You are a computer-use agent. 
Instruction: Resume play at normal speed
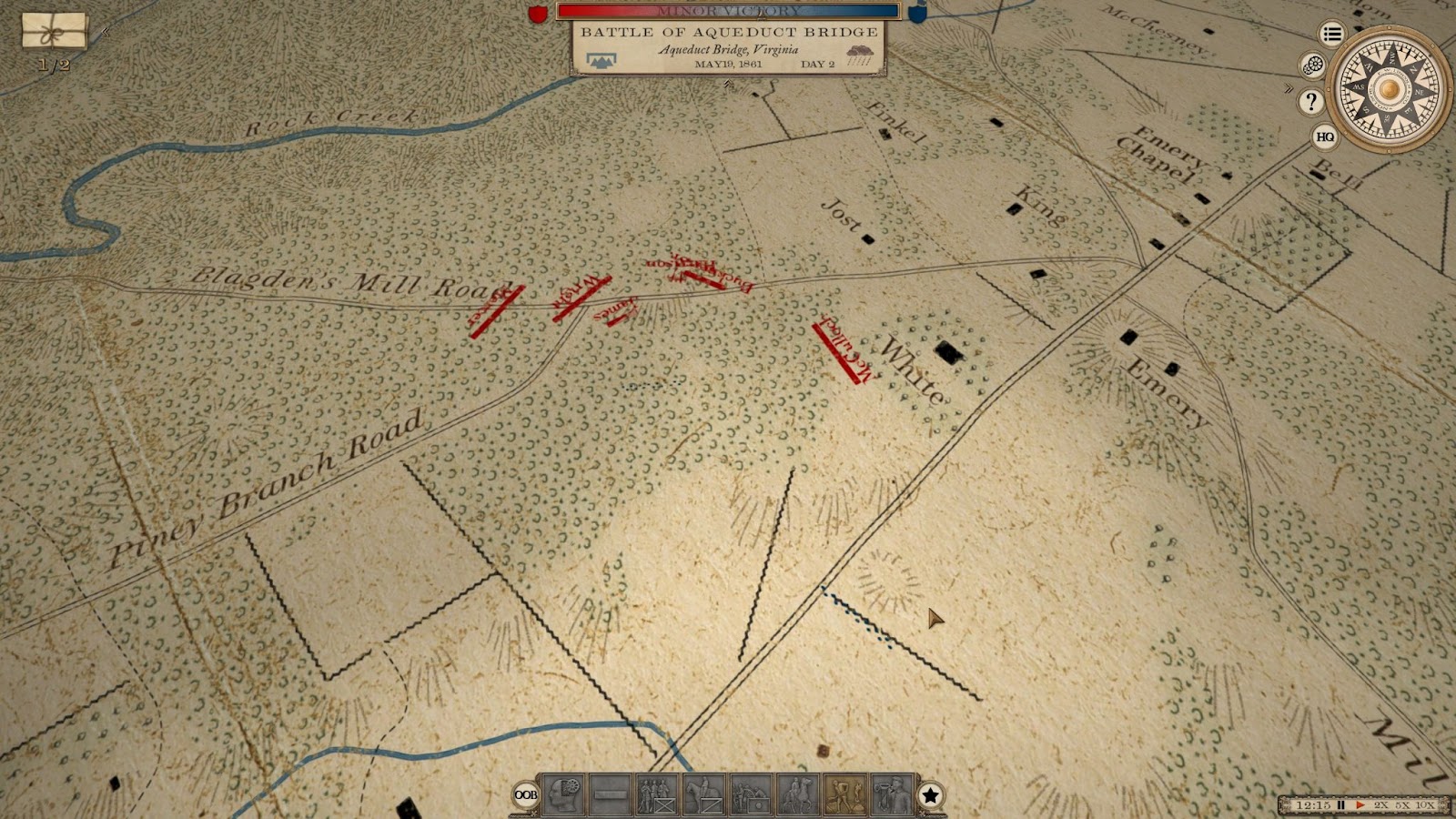pyautogui.click(x=1360, y=805)
